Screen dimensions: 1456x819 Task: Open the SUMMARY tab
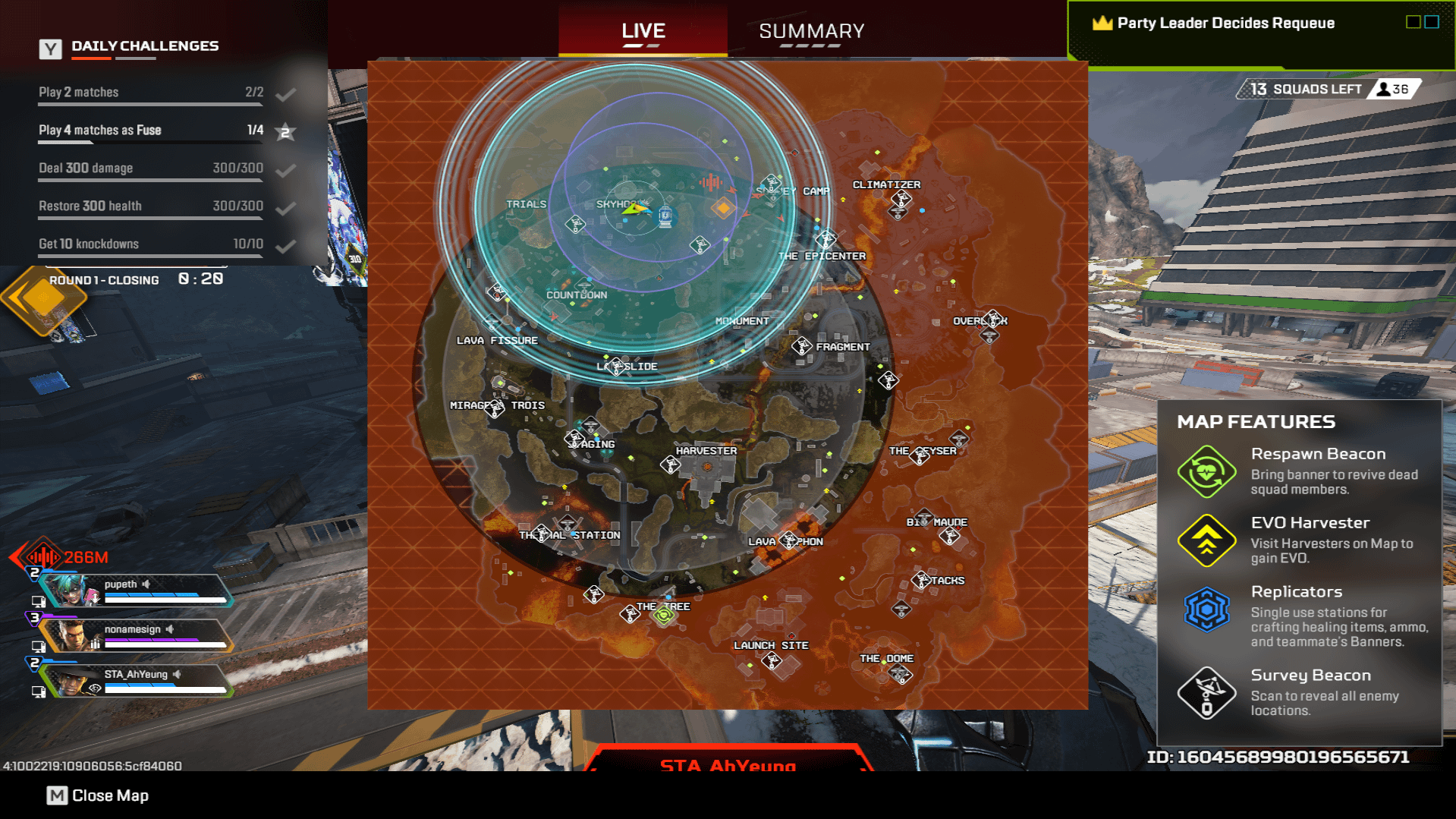click(x=811, y=31)
